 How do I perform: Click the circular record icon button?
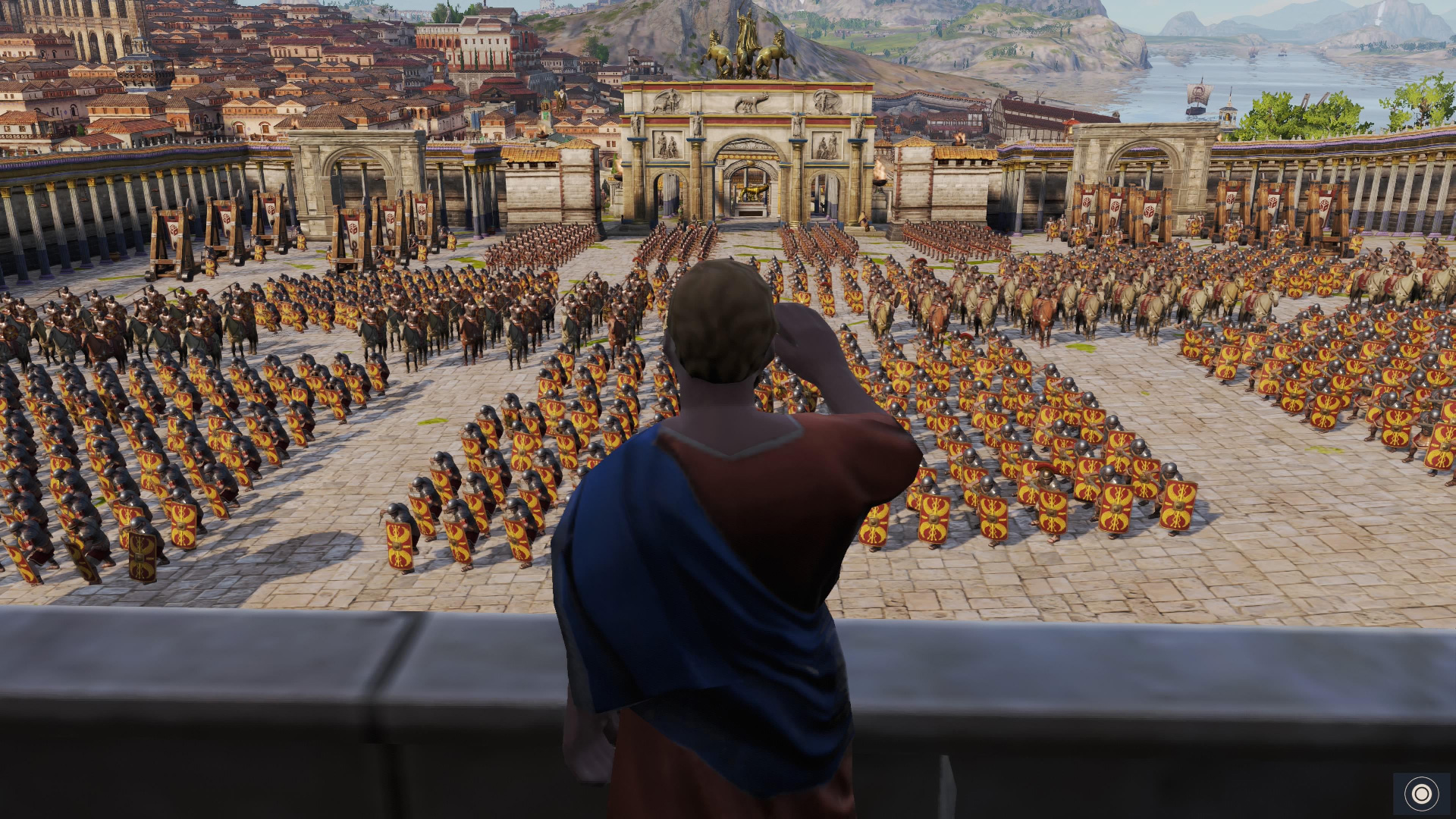1421,793
